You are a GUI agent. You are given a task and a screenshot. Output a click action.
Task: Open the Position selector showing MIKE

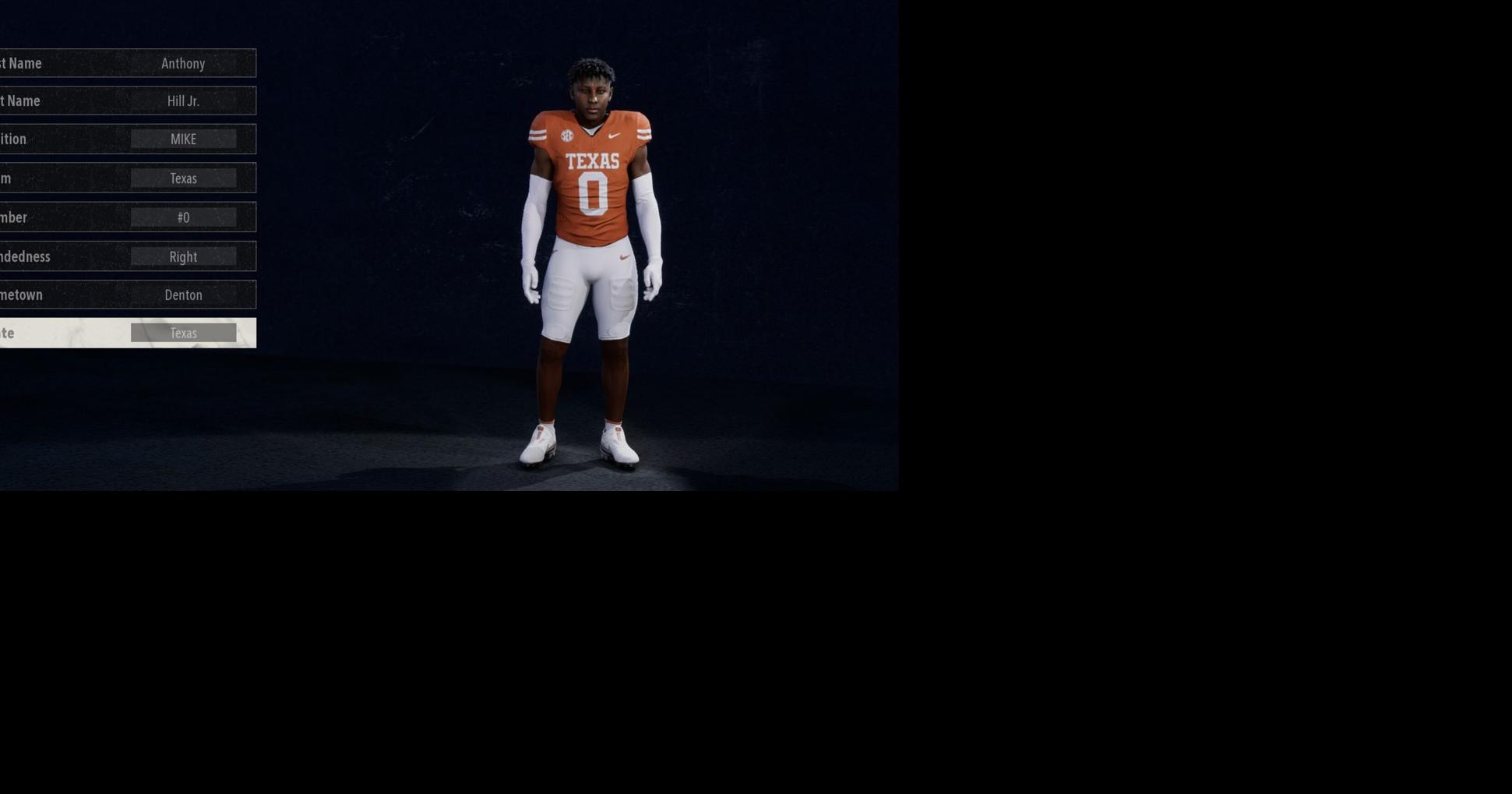184,139
